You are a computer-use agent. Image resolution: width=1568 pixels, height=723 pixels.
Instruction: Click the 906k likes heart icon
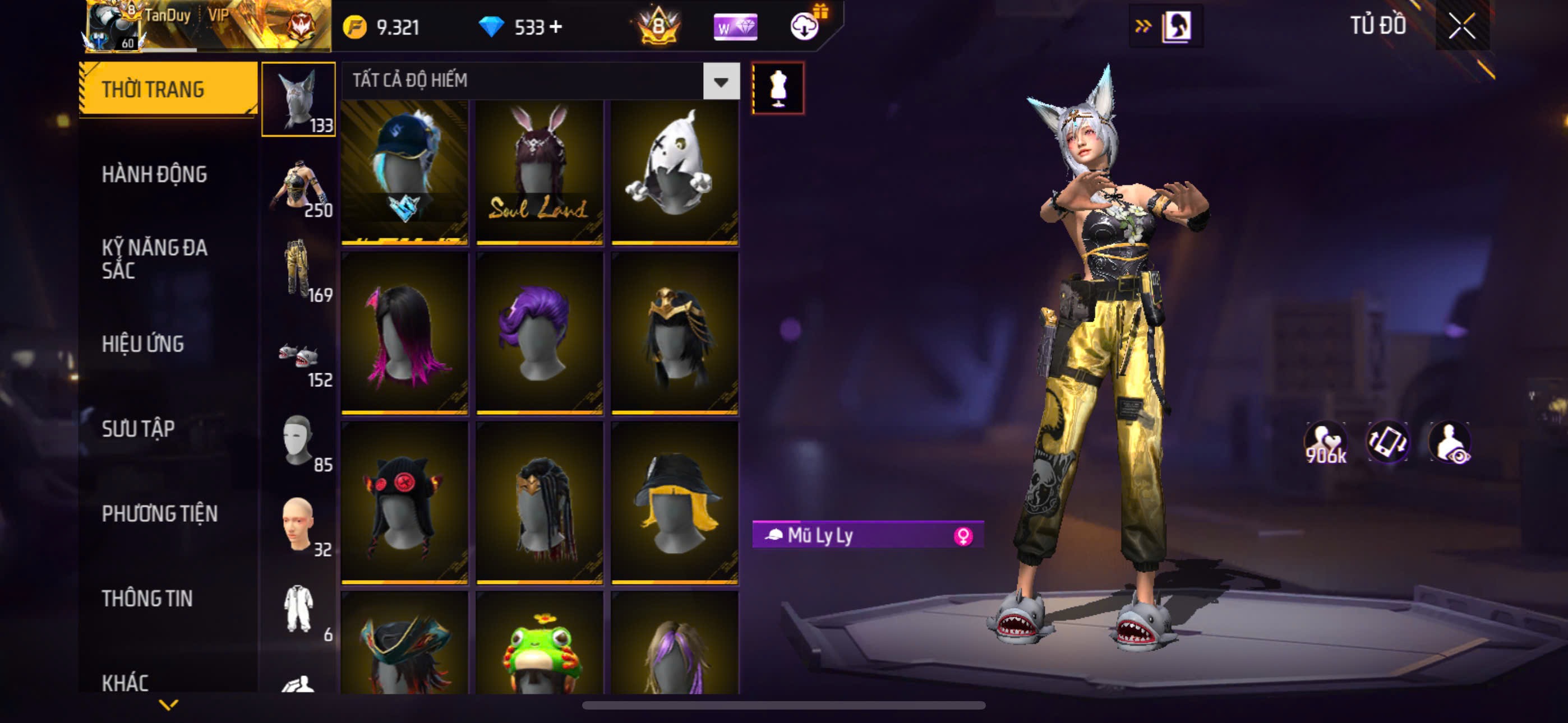[1325, 443]
